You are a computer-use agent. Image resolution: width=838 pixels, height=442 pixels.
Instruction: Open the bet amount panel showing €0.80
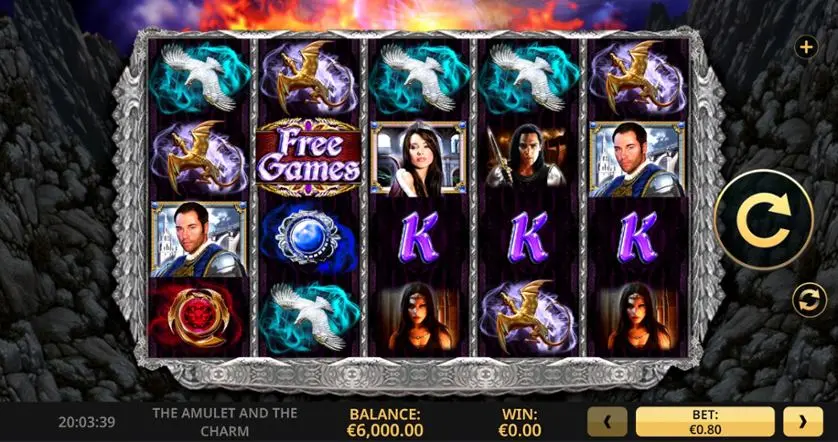705,422
